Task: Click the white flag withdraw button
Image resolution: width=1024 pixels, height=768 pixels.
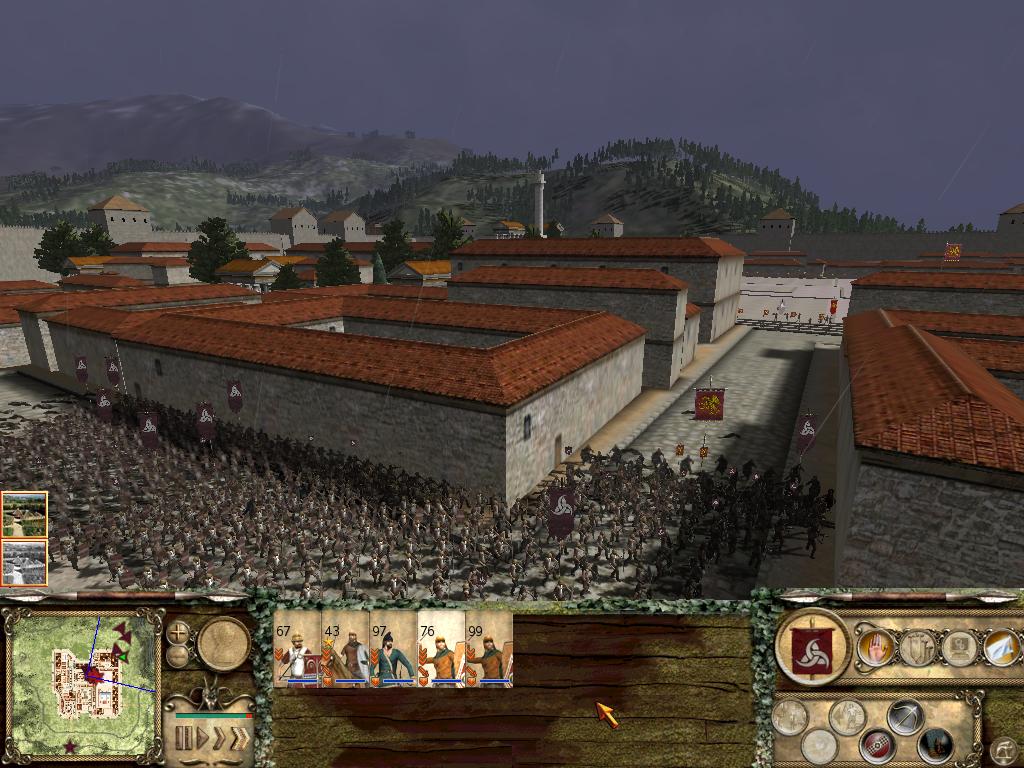Action: pos(1002,648)
